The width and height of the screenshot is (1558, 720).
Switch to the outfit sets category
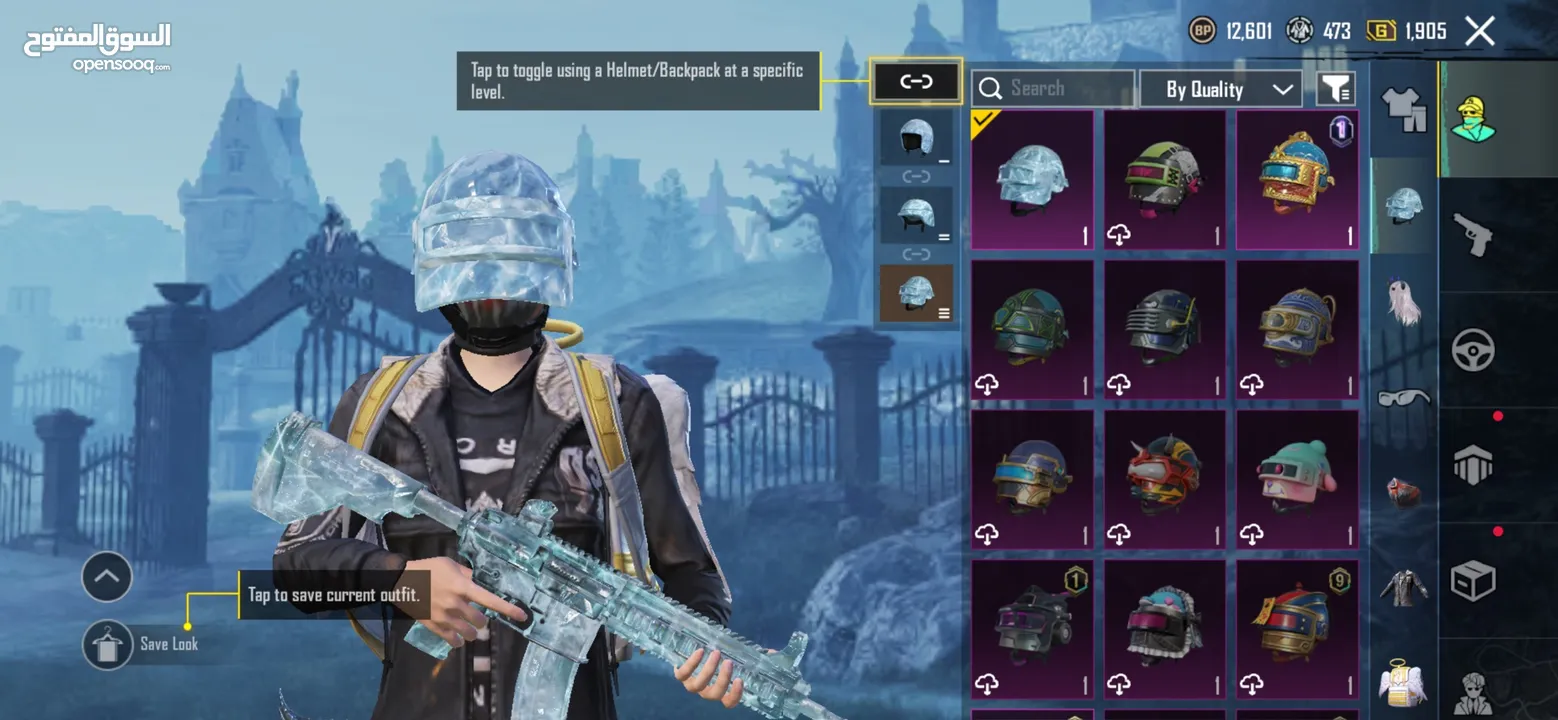1403,108
